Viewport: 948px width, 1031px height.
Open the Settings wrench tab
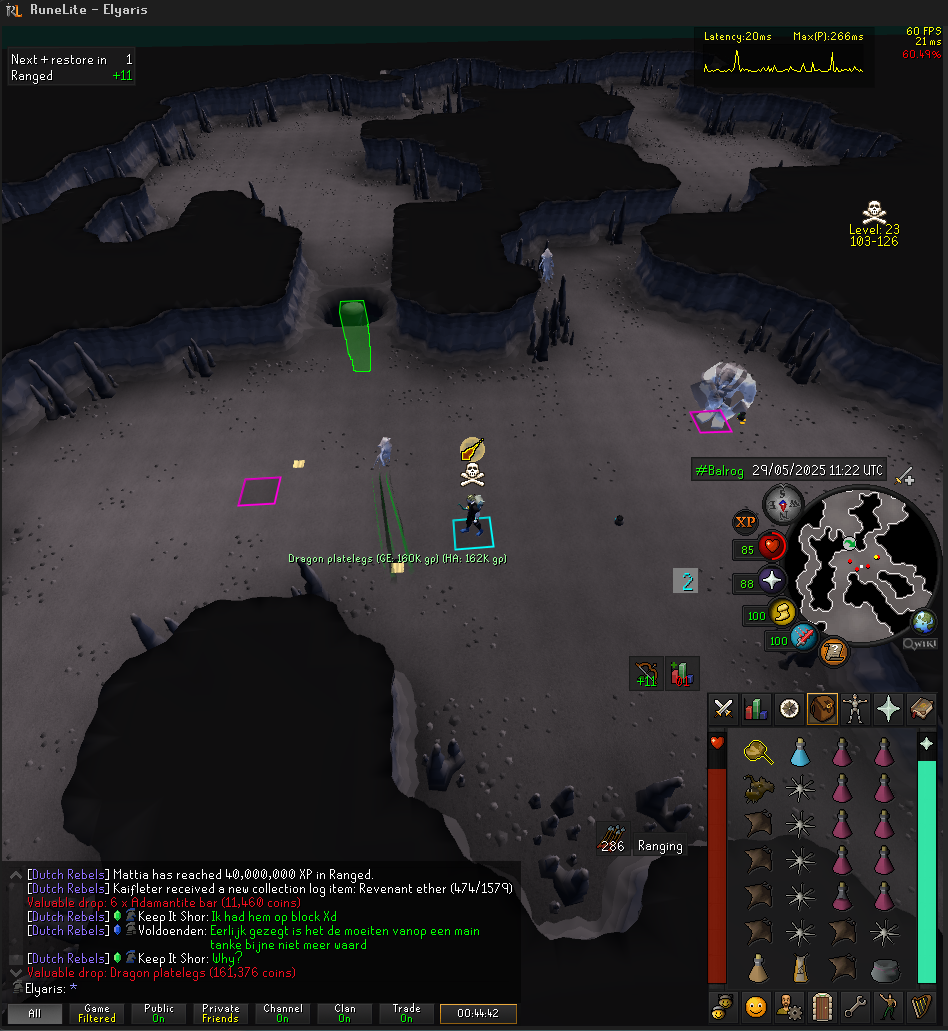(x=855, y=1005)
